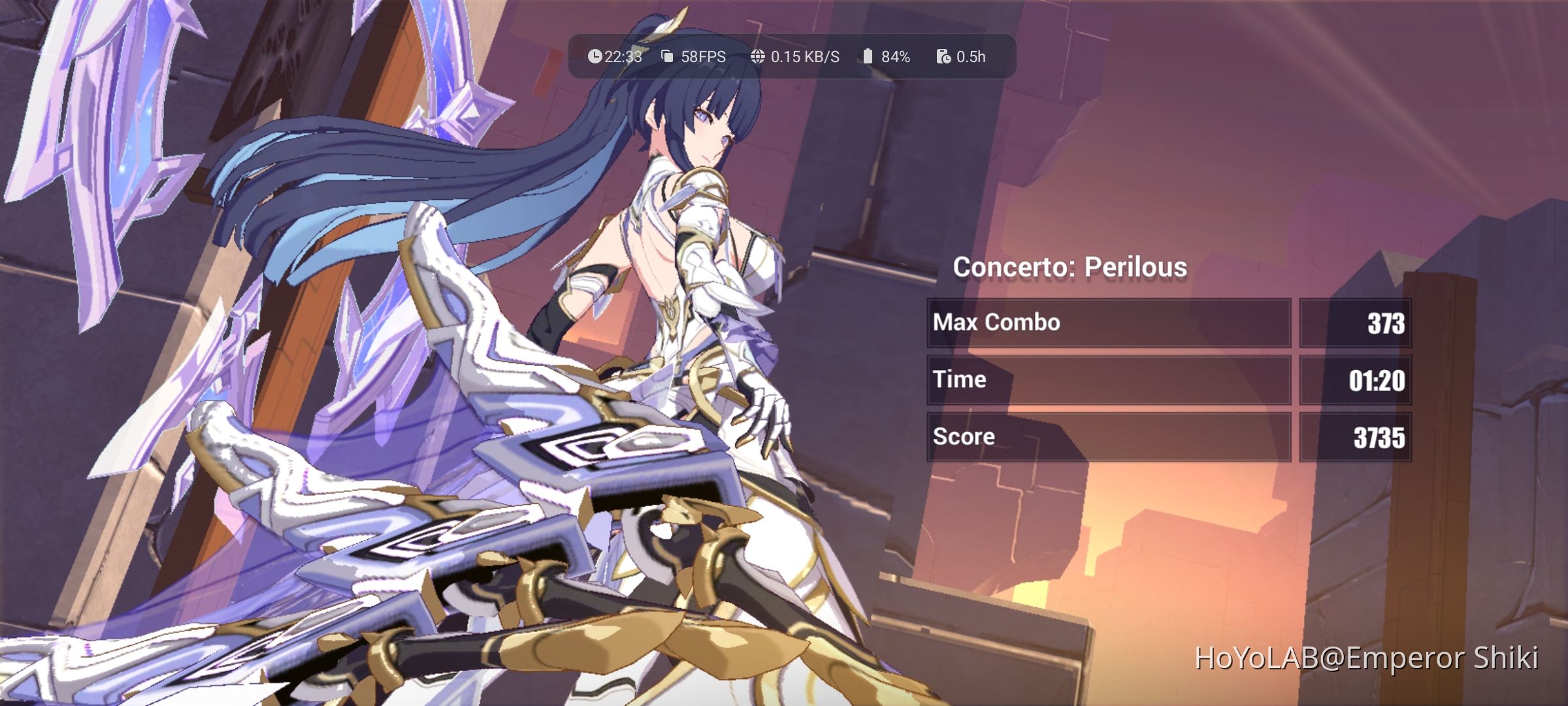Tap the battery icon at 84%
Image resolution: width=1568 pixels, height=706 pixels.
[x=867, y=57]
